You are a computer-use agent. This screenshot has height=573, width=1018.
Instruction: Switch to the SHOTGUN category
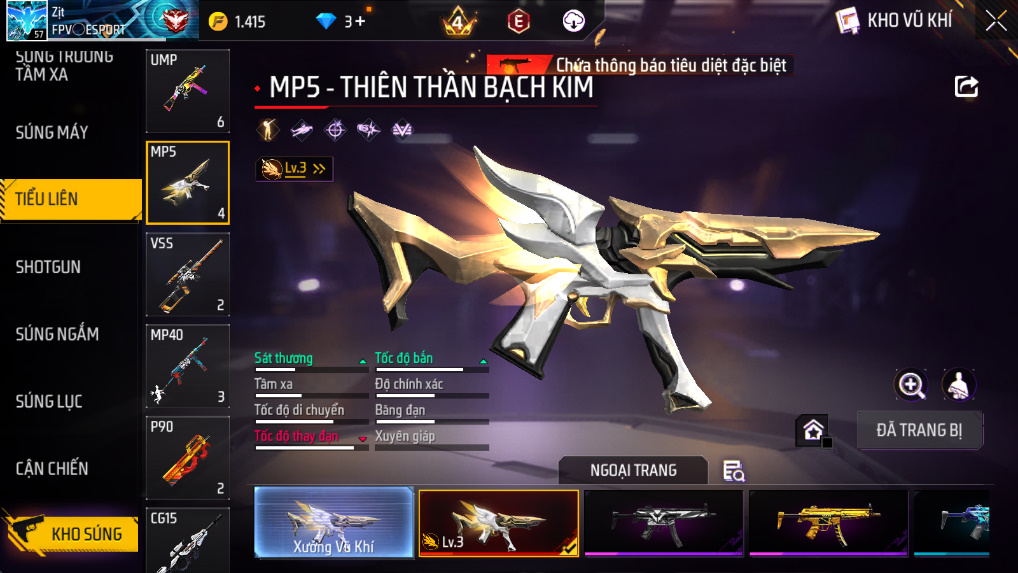pyautogui.click(x=48, y=267)
